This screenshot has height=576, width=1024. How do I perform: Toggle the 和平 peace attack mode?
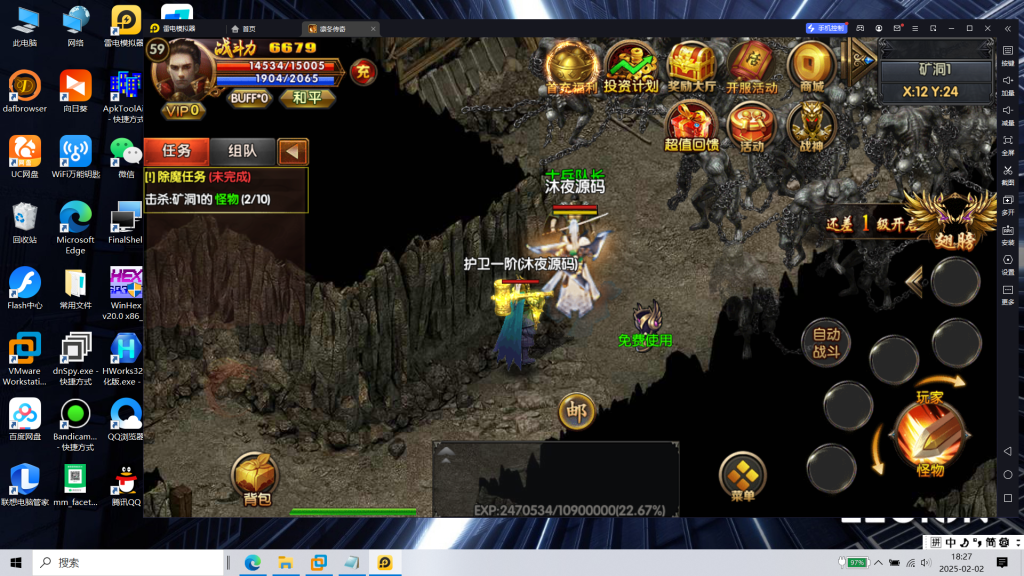pos(307,97)
